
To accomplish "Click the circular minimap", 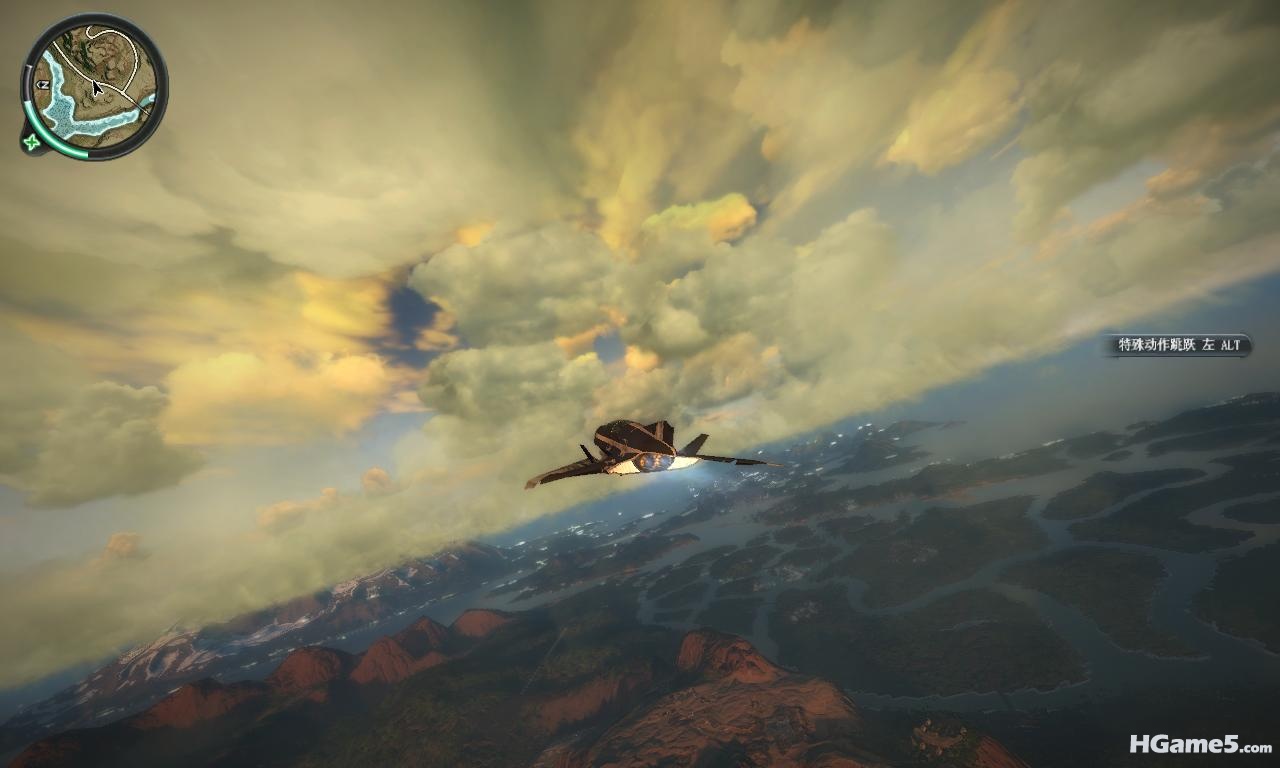I will pyautogui.click(x=94, y=86).
